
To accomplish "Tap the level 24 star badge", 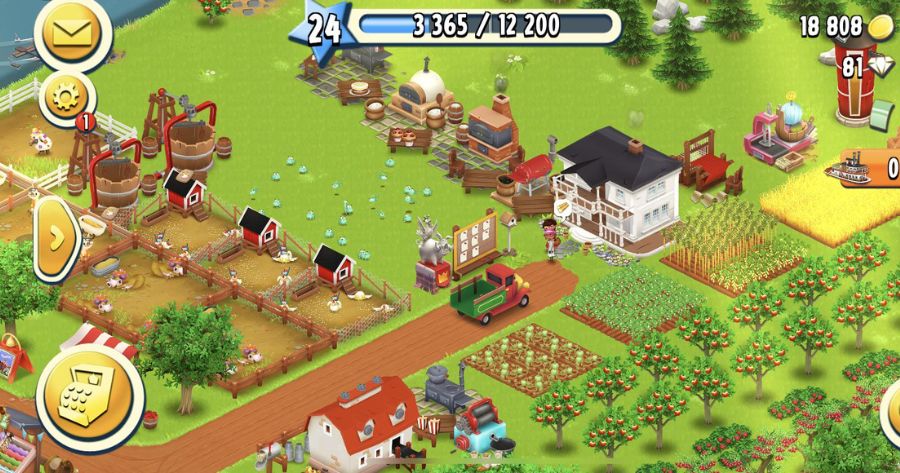I will point(320,29).
